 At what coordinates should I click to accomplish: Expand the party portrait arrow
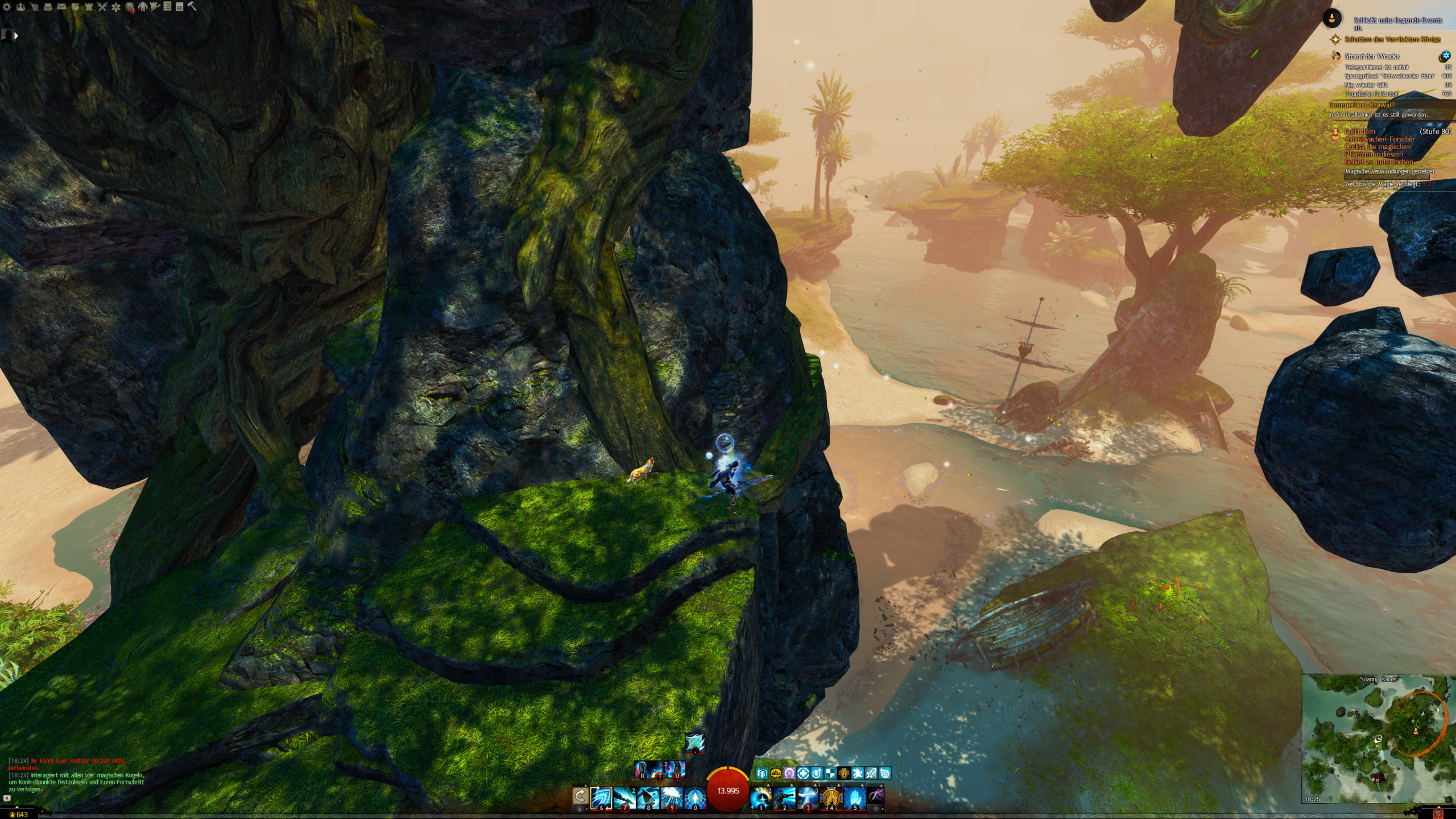coord(16,35)
